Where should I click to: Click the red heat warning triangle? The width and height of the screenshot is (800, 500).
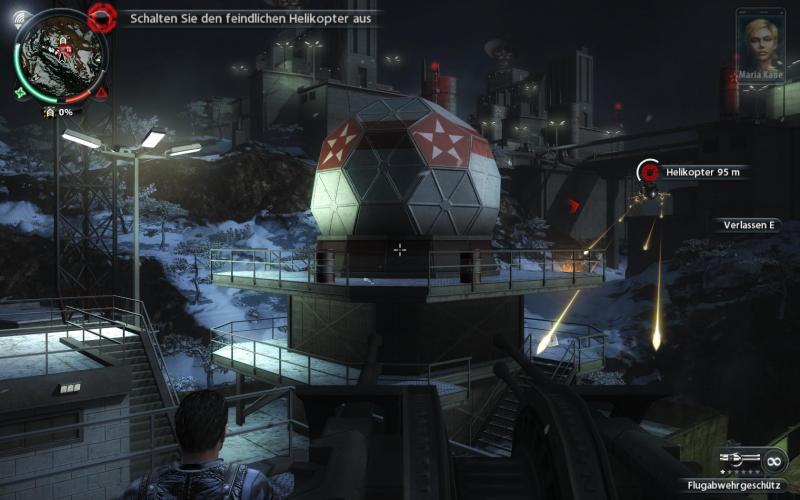coord(102,92)
